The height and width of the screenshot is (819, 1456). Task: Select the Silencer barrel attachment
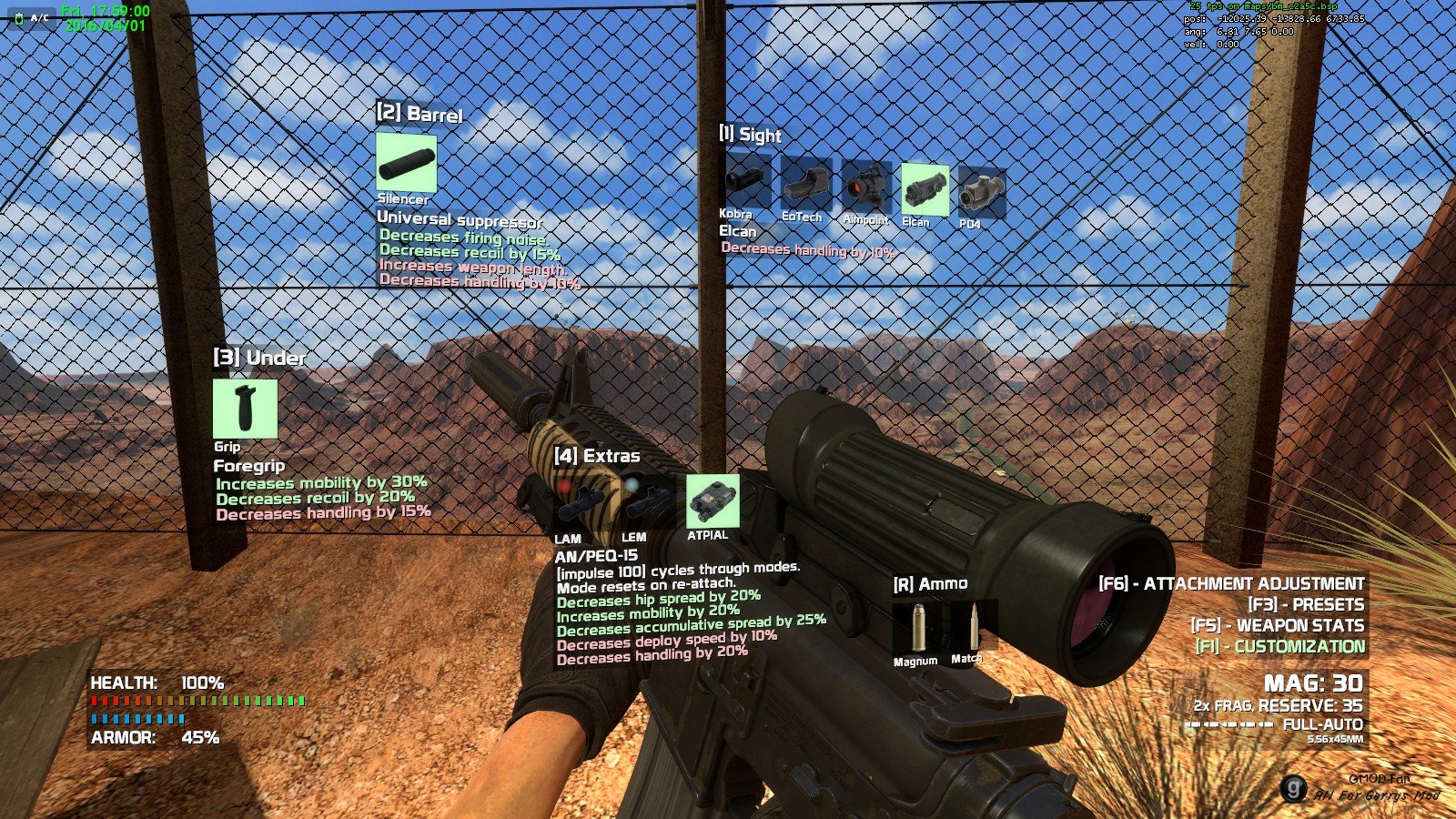406,163
